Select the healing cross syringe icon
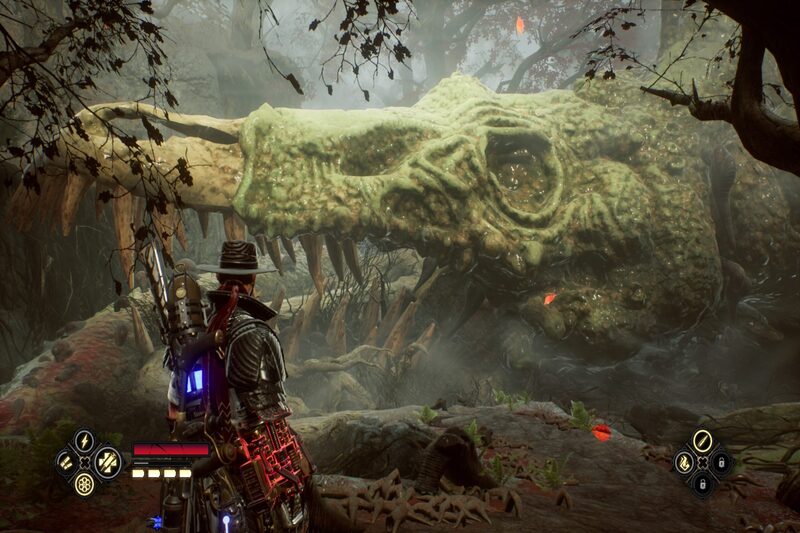Screen dimensions: 800x533 (x=107, y=462)
